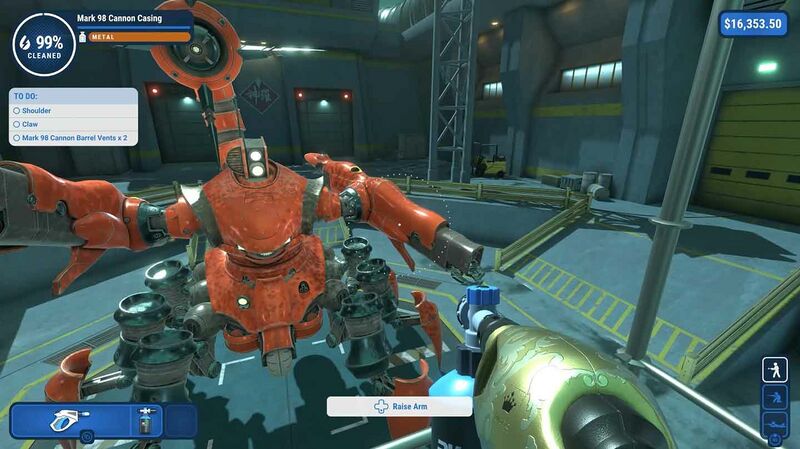Switch to the standing stance icon

[x=774, y=370]
